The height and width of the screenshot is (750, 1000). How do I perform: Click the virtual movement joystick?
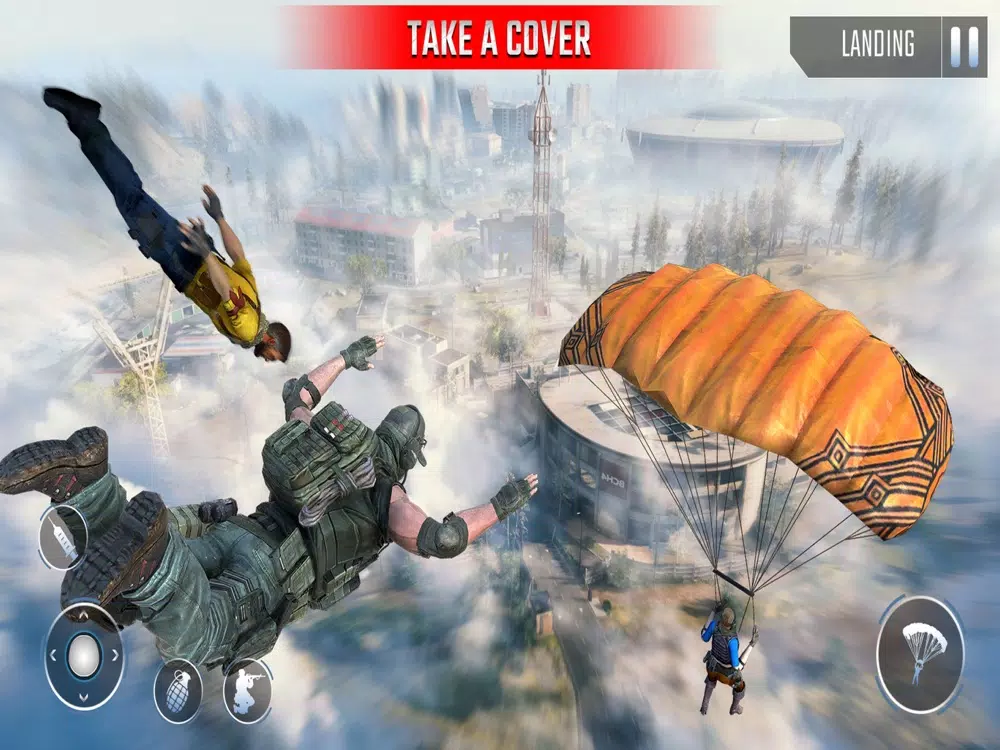(x=84, y=656)
